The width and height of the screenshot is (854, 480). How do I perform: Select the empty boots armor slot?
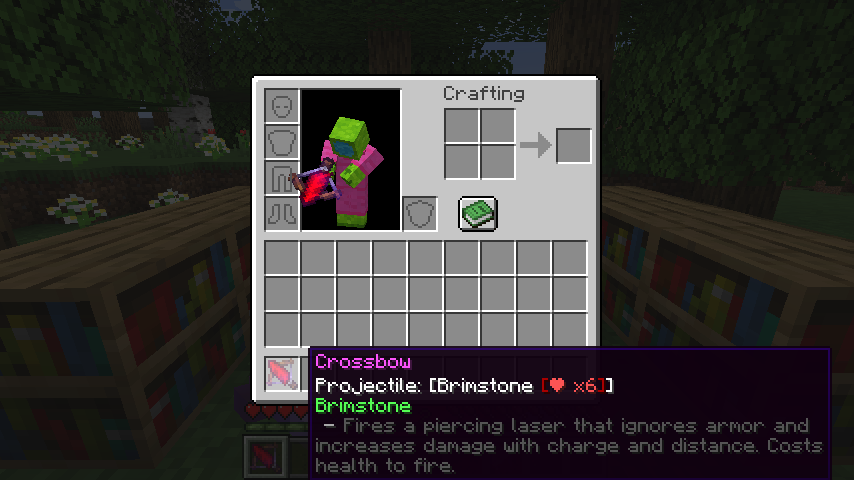282,213
